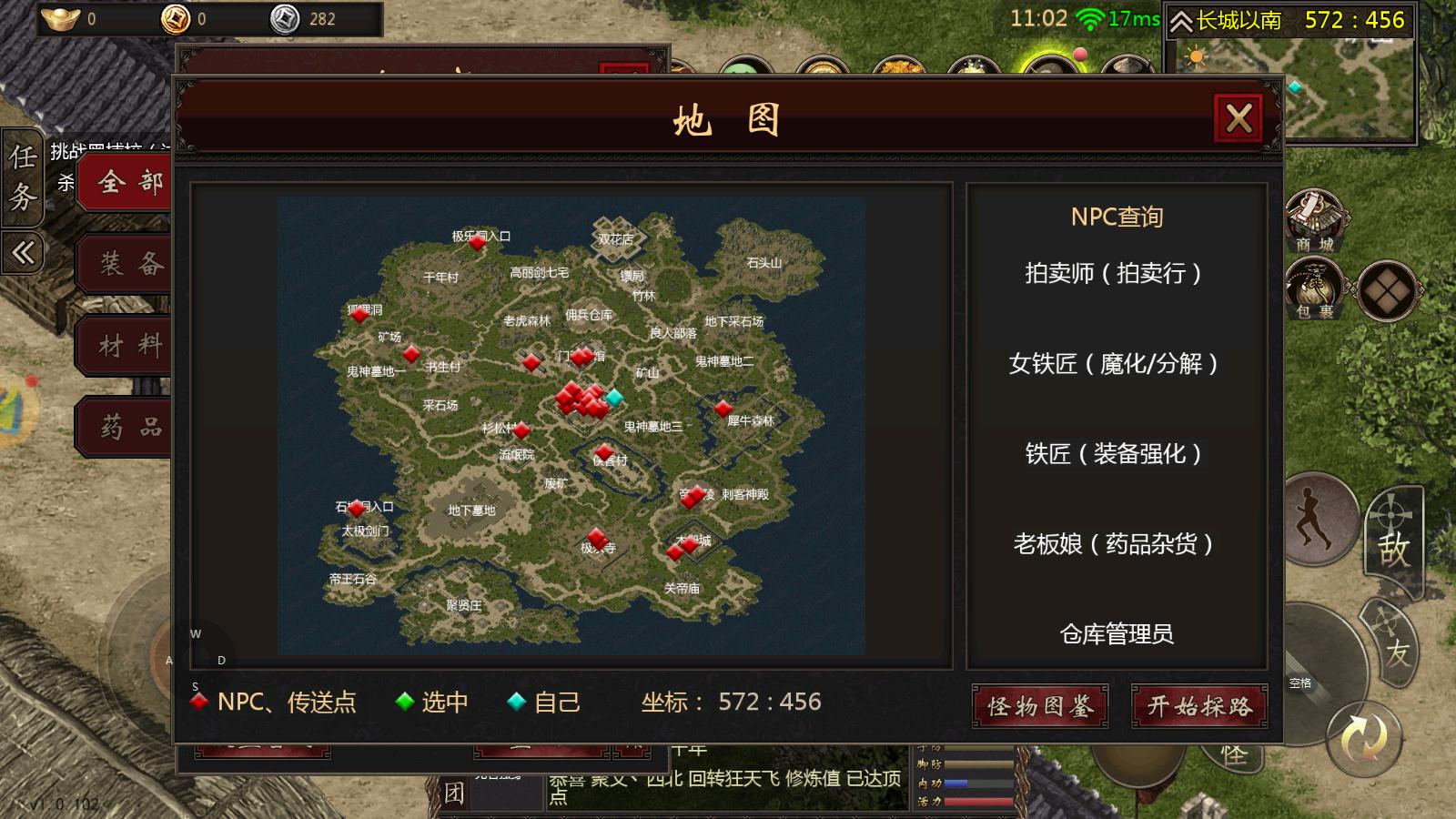Open the 包裹 bag icon
Viewport: 1456px width, 819px height.
coord(1315,289)
